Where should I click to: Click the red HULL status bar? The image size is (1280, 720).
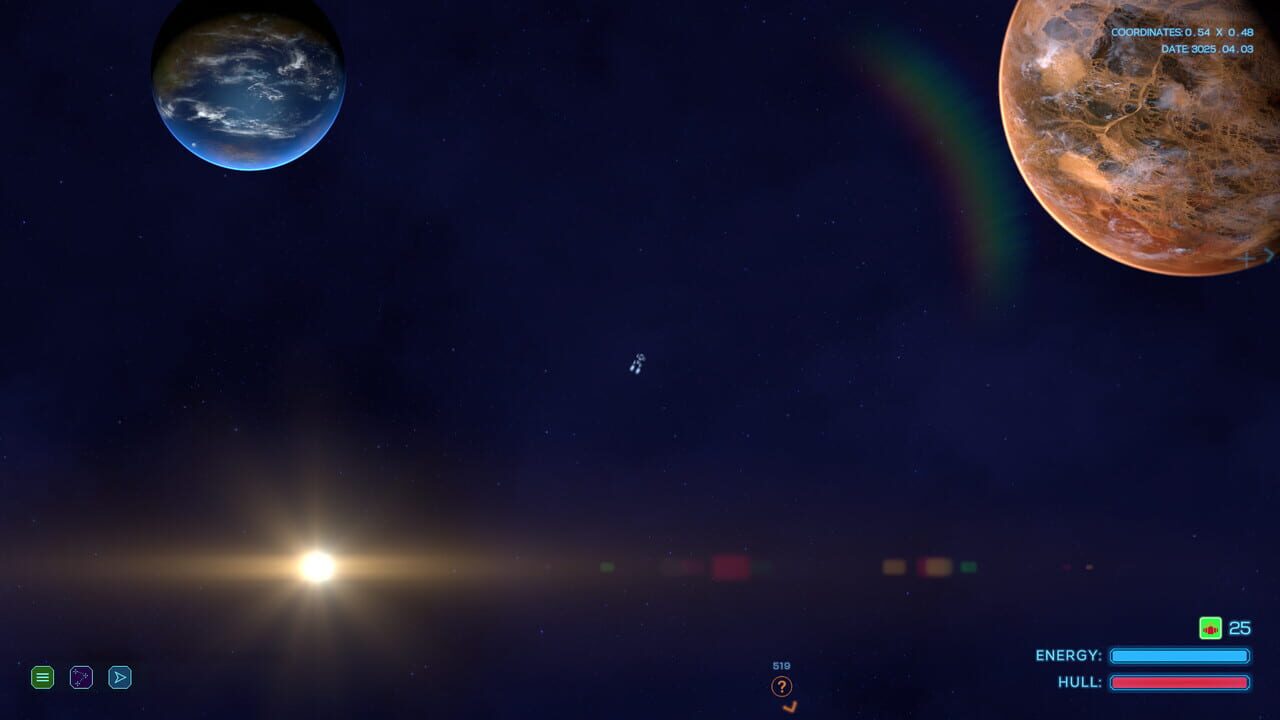tap(1179, 682)
